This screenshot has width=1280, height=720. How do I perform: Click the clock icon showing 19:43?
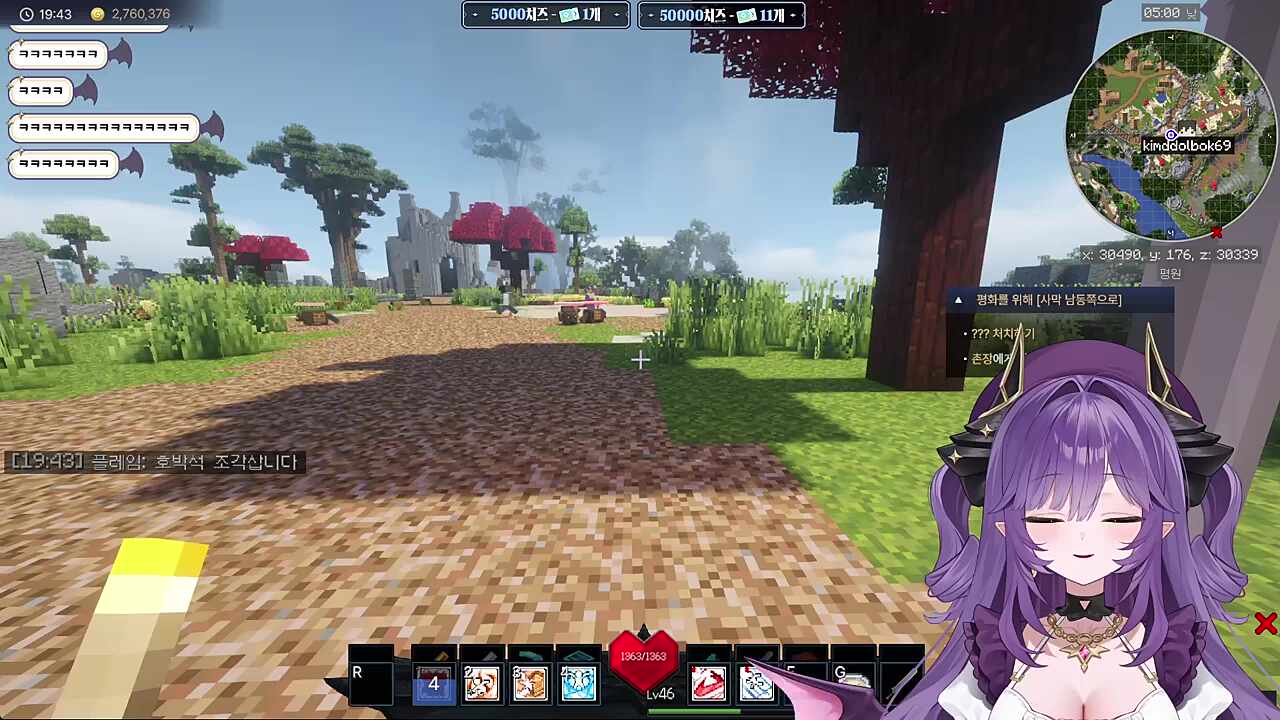pyautogui.click(x=25, y=14)
